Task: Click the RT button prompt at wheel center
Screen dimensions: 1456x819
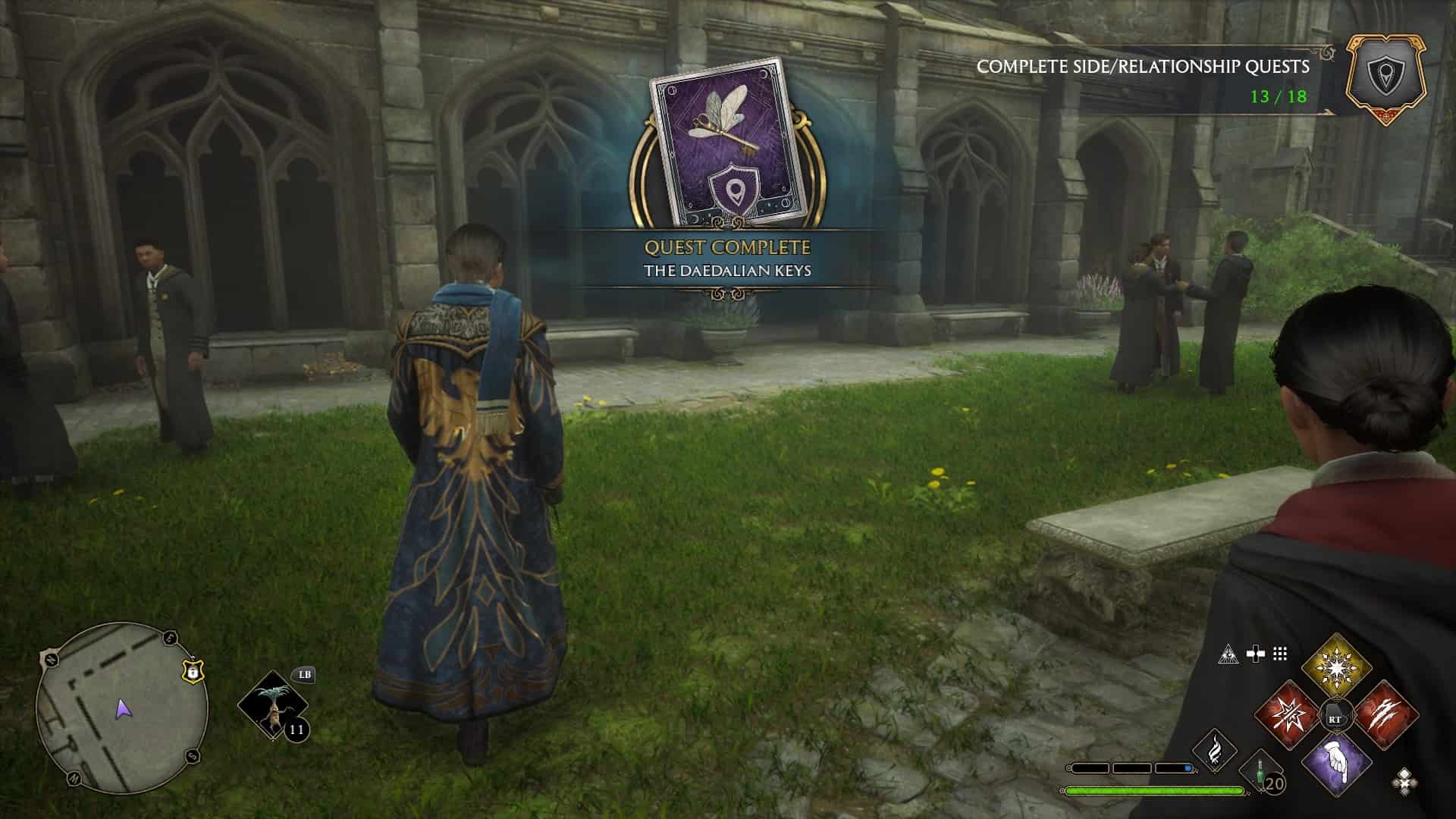Action: tap(1335, 717)
